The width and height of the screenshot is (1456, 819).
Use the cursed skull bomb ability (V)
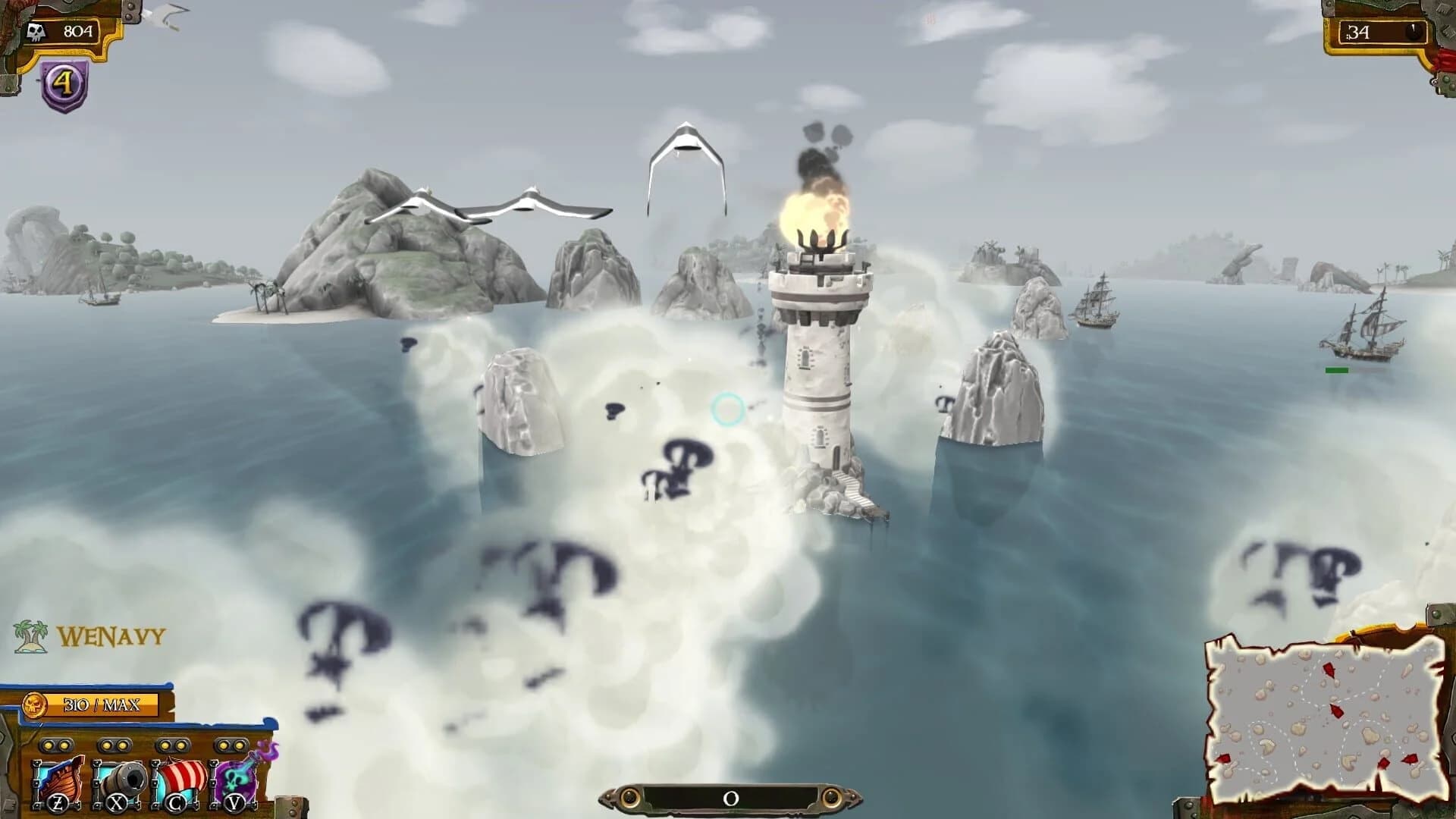pos(237,781)
